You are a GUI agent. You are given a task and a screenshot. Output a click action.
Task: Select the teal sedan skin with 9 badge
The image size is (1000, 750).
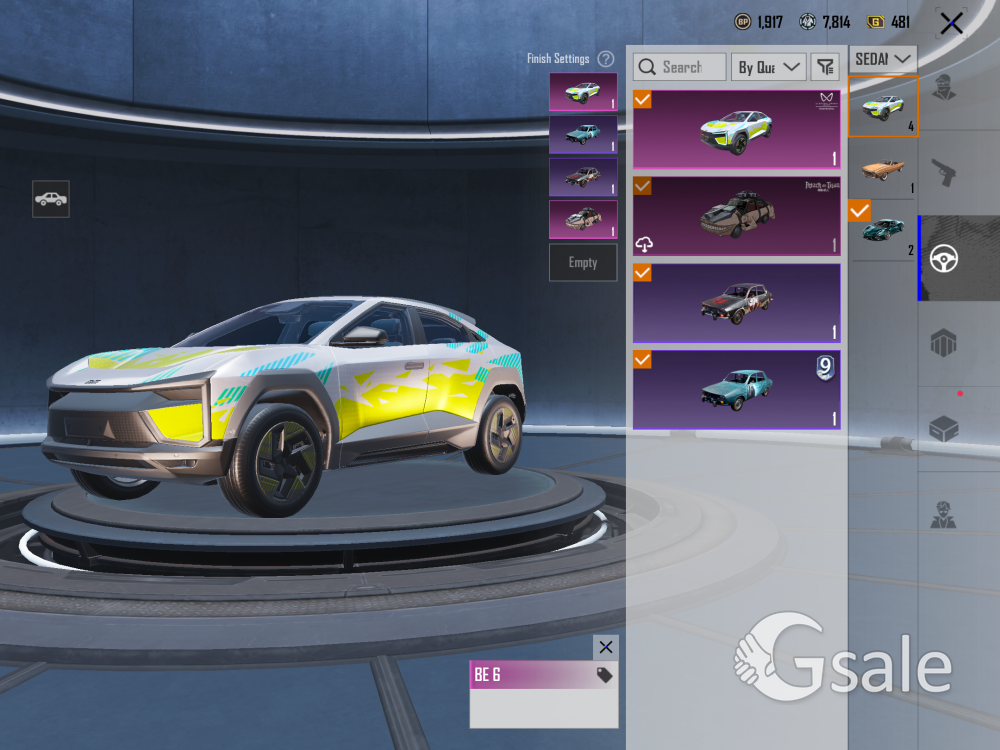[x=737, y=389]
